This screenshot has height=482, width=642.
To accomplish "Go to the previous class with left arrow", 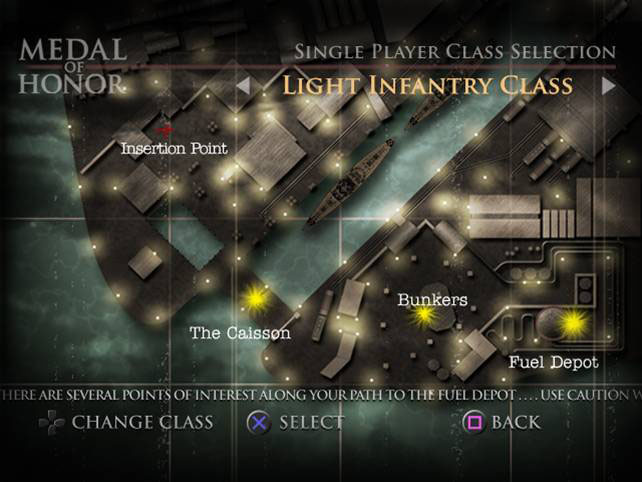I will pyautogui.click(x=243, y=86).
